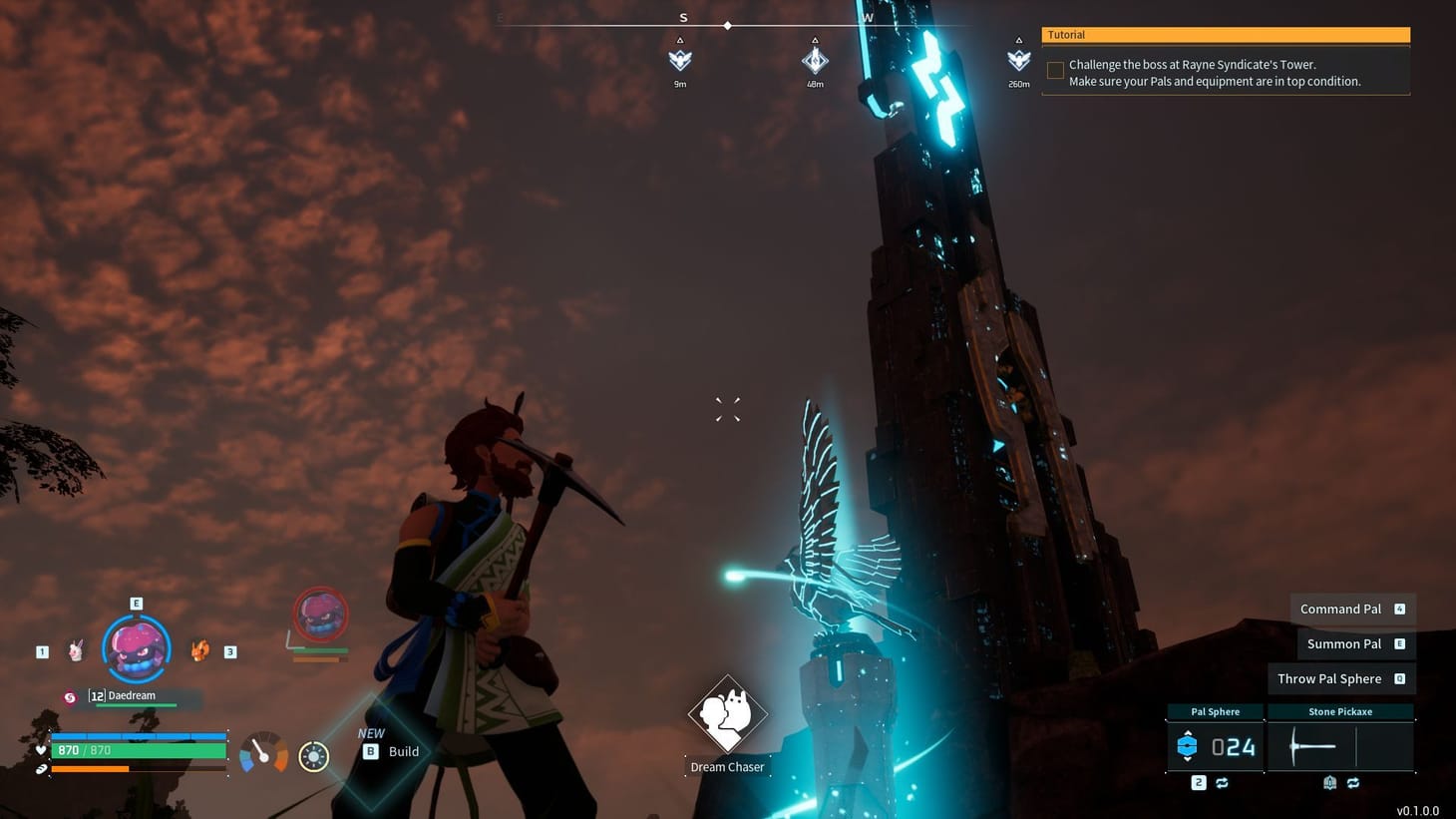Click the downward chevron on the Pal Sphere selector

[x=1188, y=760]
